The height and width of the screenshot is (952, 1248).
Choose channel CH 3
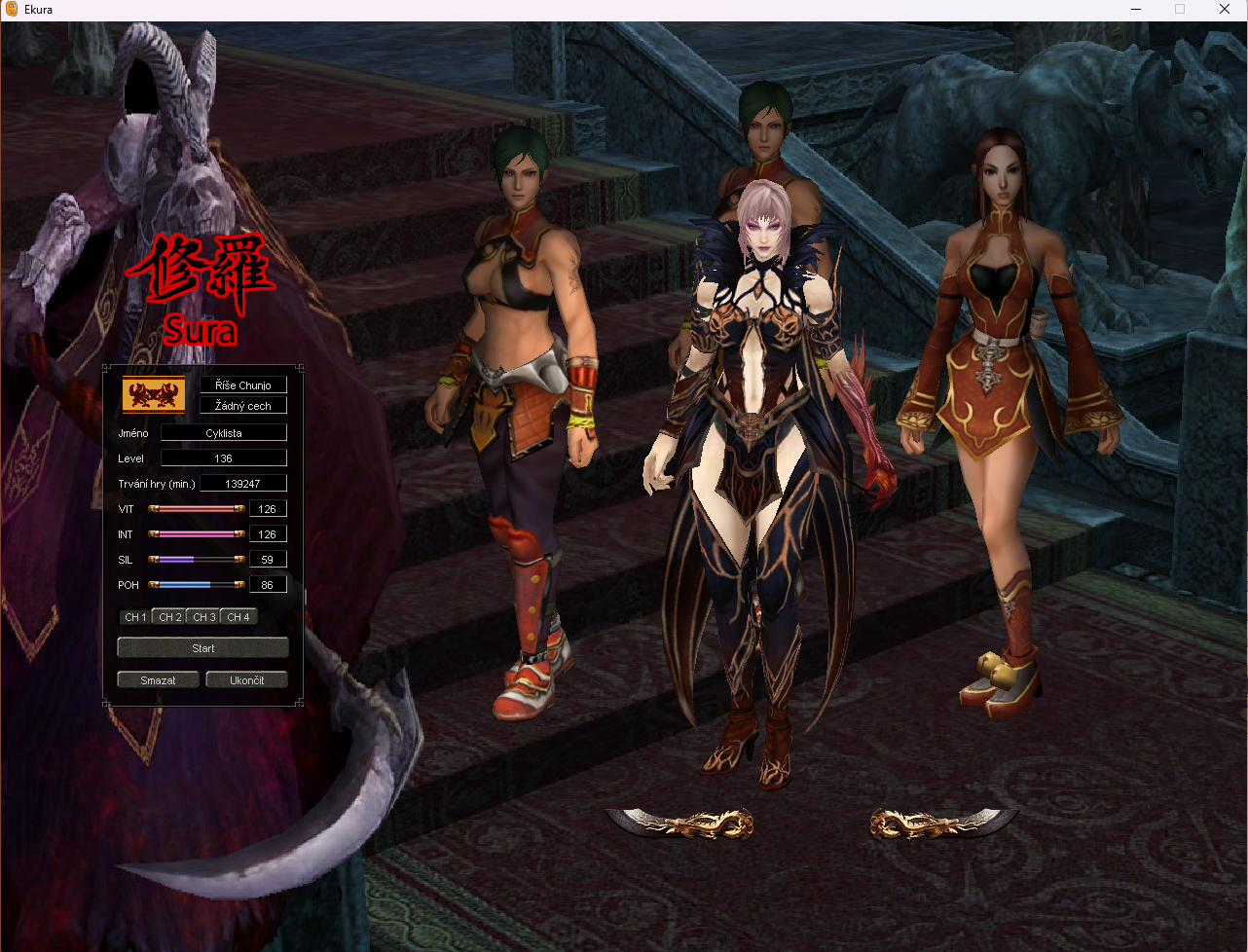[x=204, y=617]
